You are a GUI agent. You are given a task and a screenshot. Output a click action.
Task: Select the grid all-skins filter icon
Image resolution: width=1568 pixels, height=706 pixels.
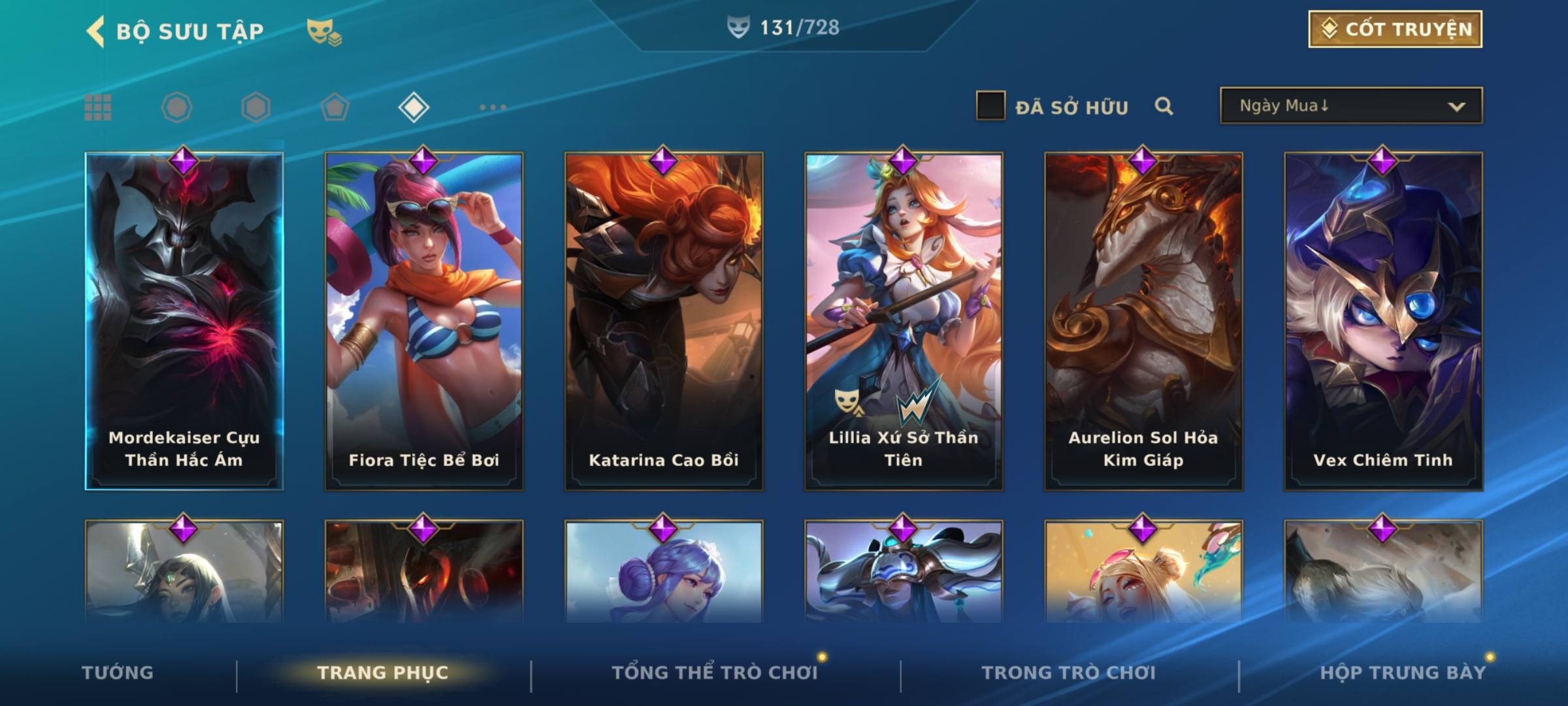[x=98, y=107]
